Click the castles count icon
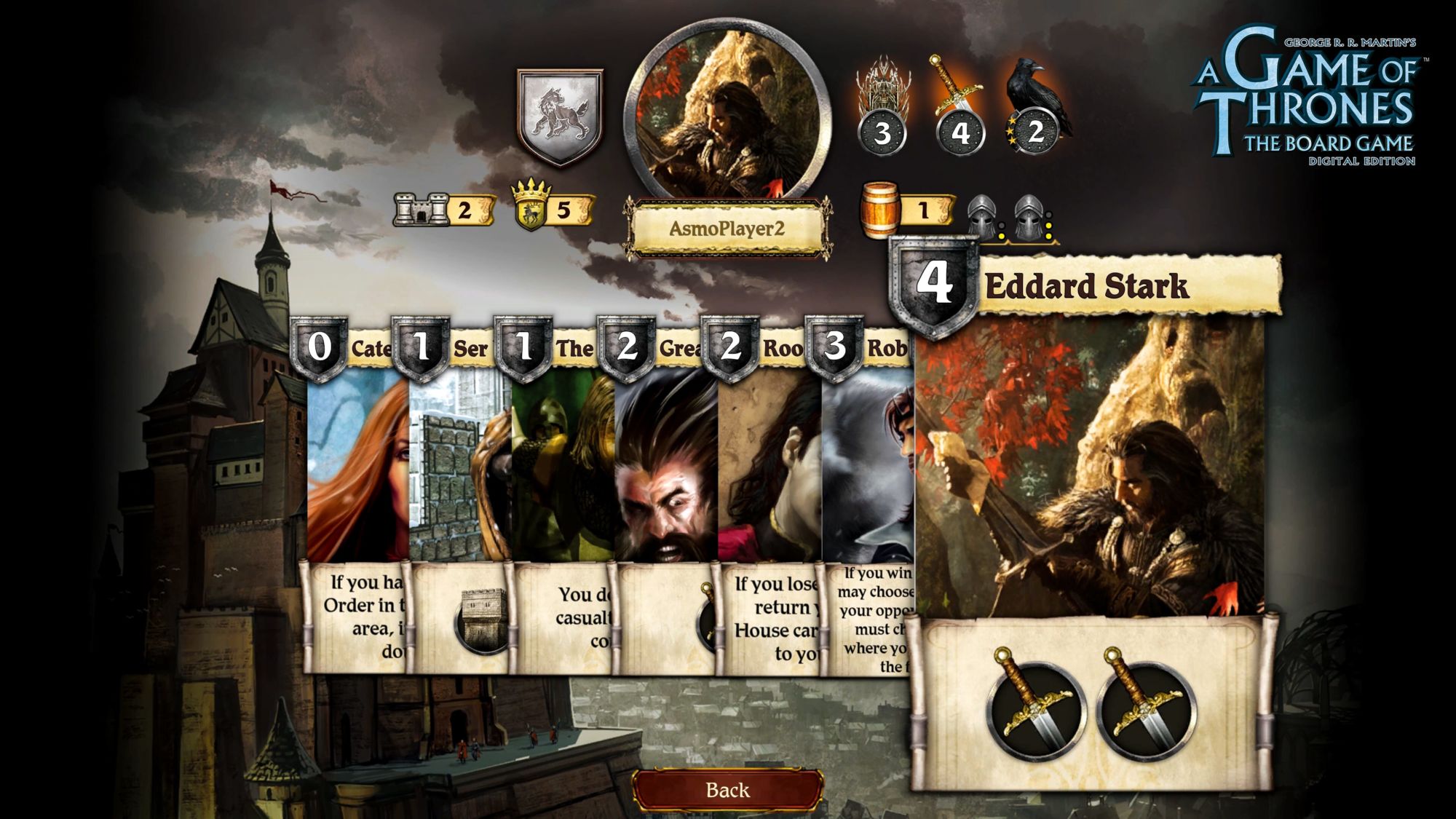The height and width of the screenshot is (819, 1456). tap(421, 210)
